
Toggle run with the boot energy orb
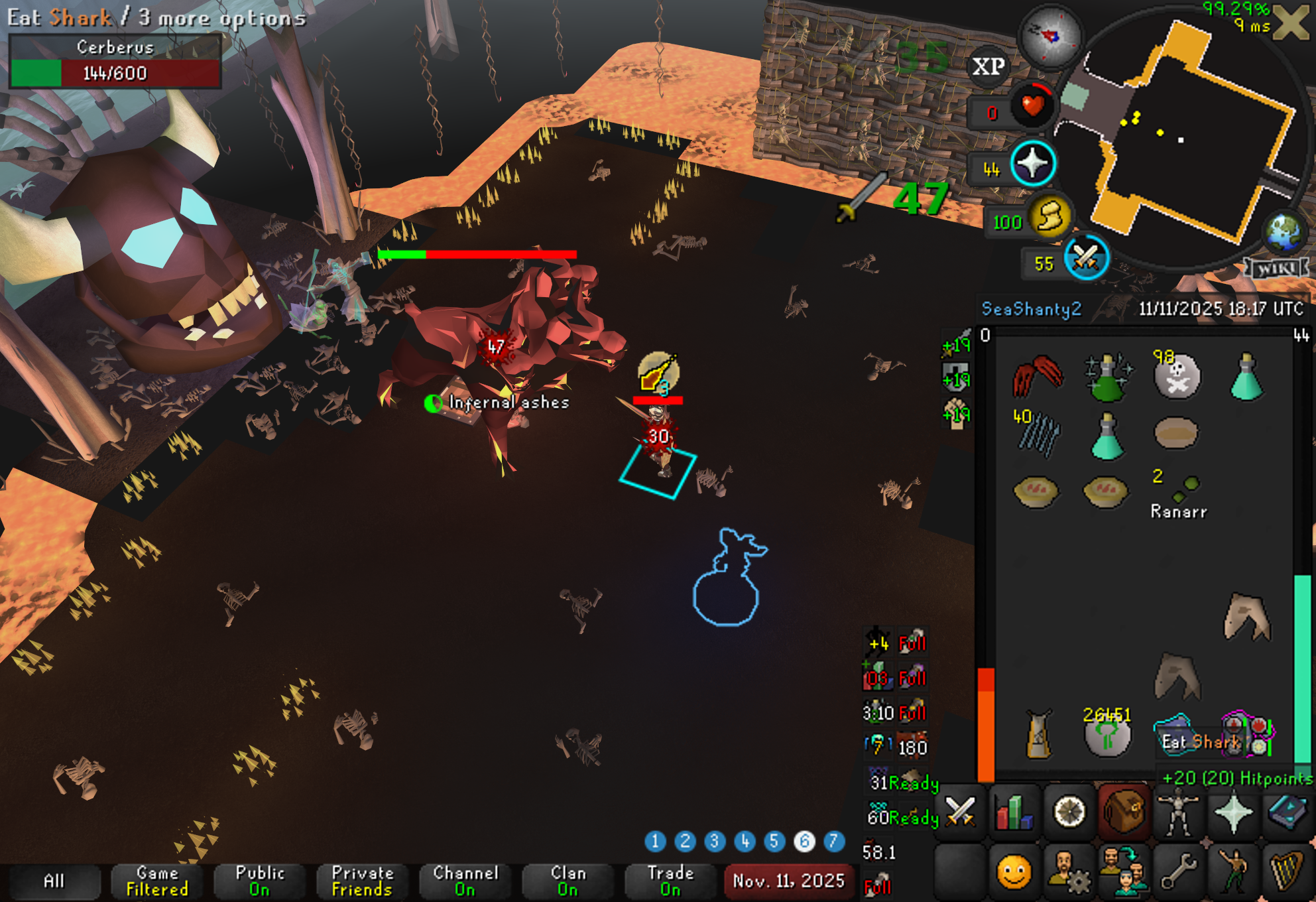1049,216
